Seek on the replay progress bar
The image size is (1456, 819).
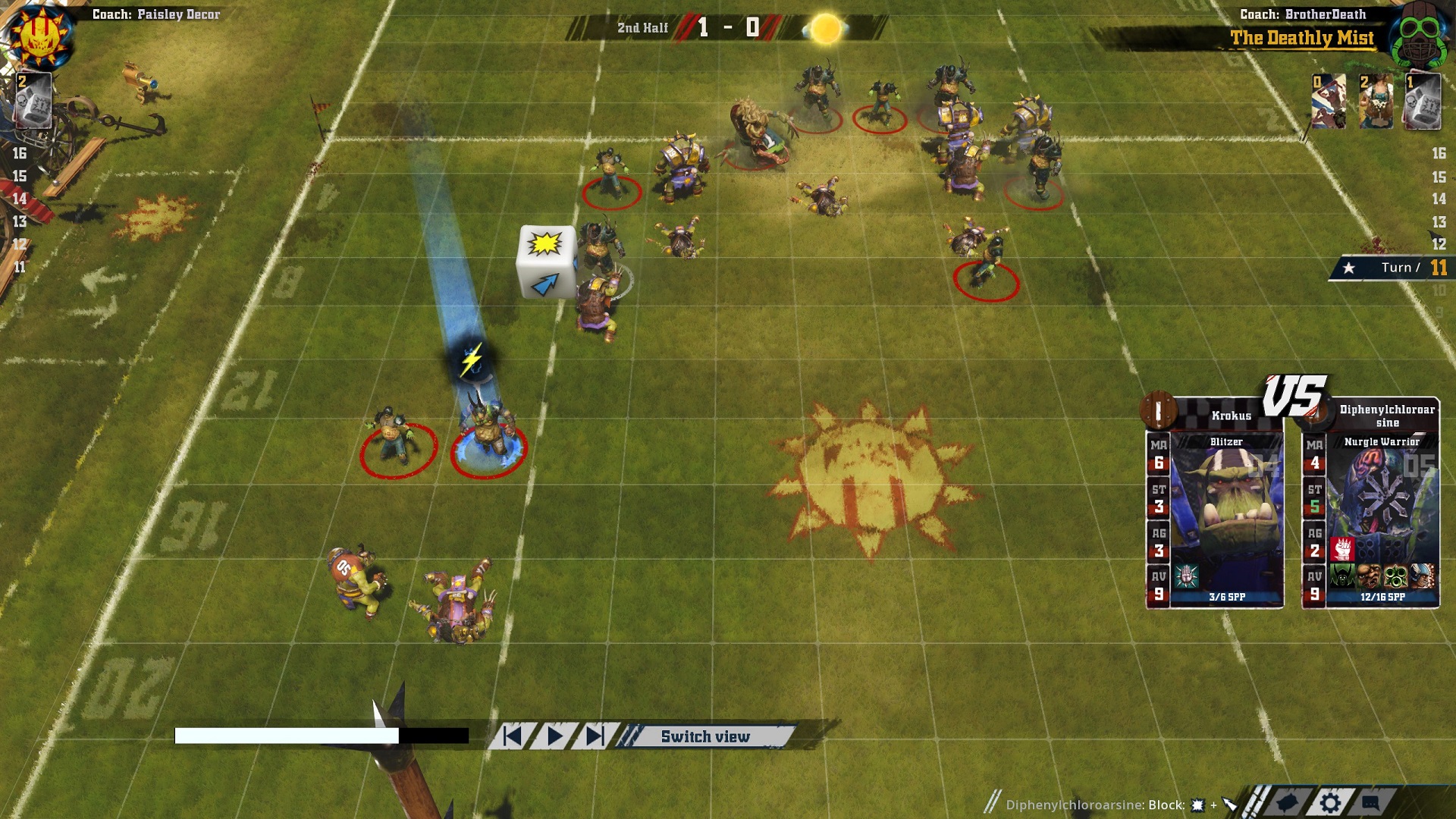point(322,736)
